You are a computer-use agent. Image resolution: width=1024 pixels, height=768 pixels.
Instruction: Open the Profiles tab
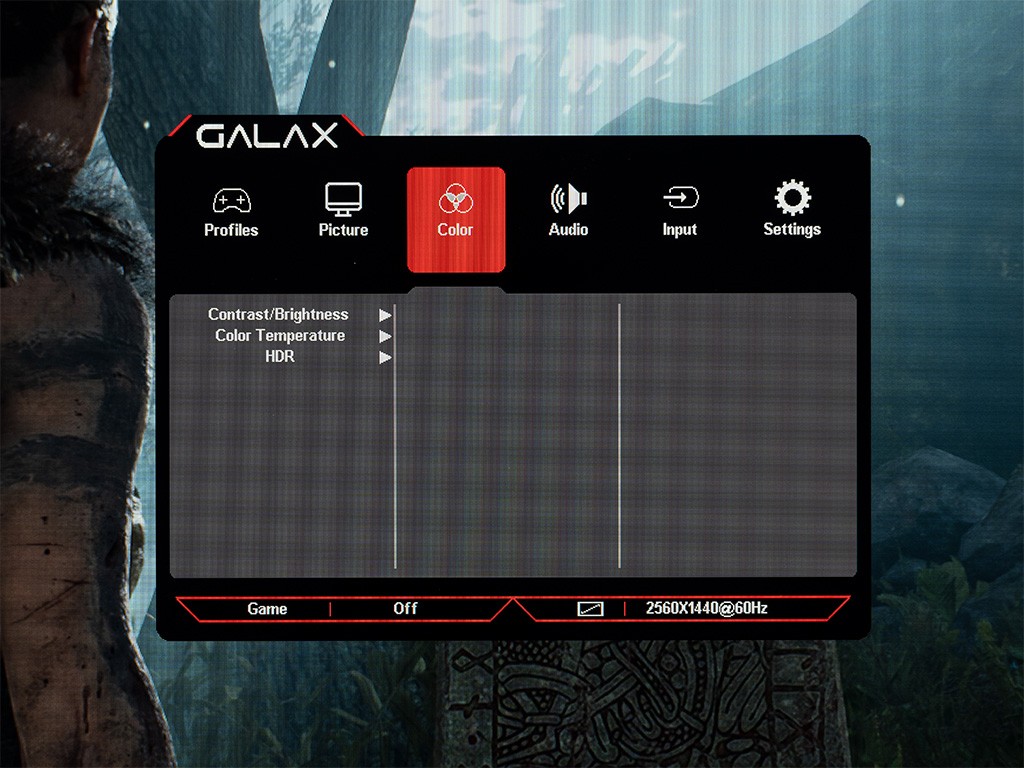pyautogui.click(x=231, y=213)
